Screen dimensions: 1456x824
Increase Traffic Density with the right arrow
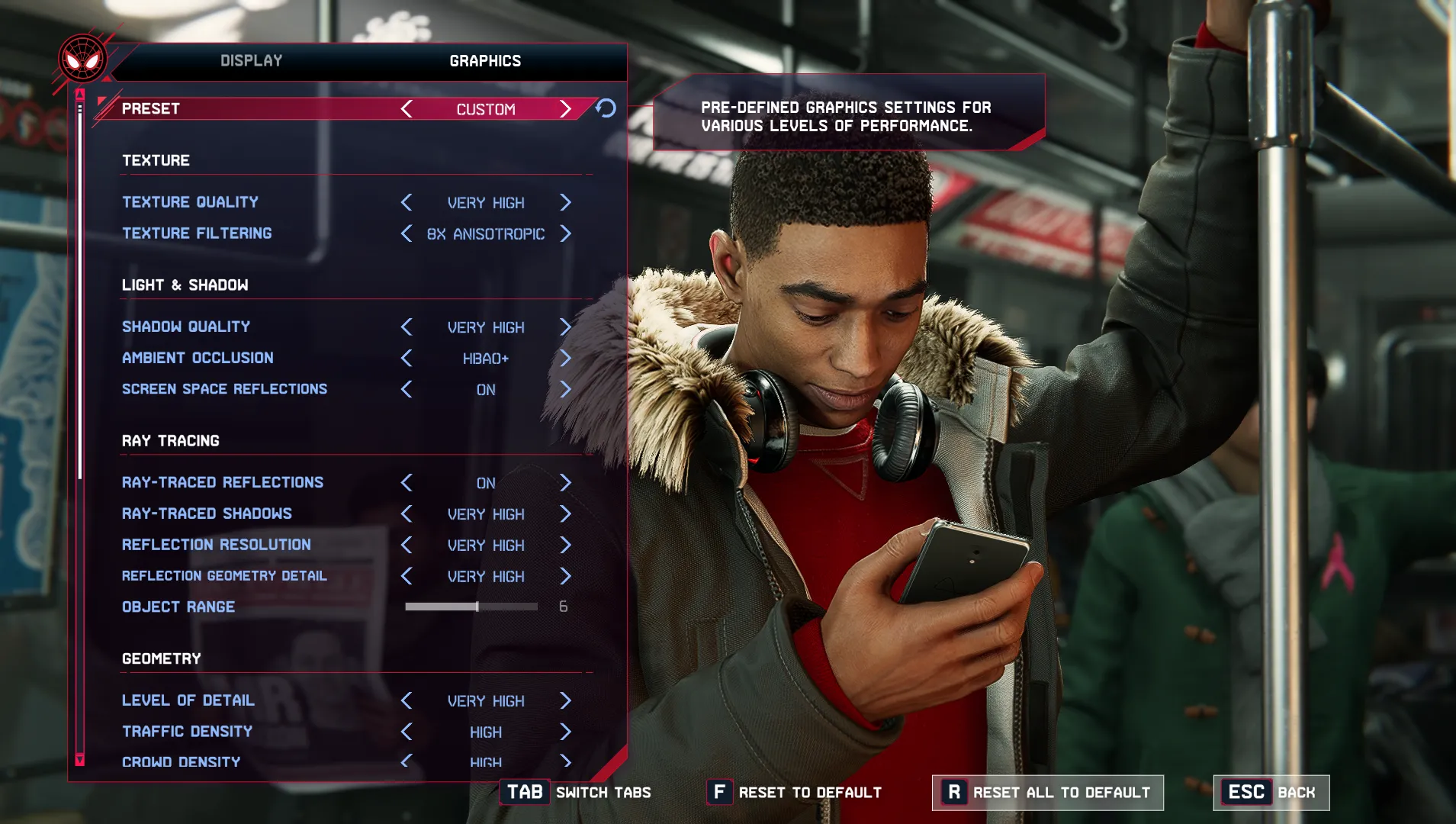tap(565, 732)
